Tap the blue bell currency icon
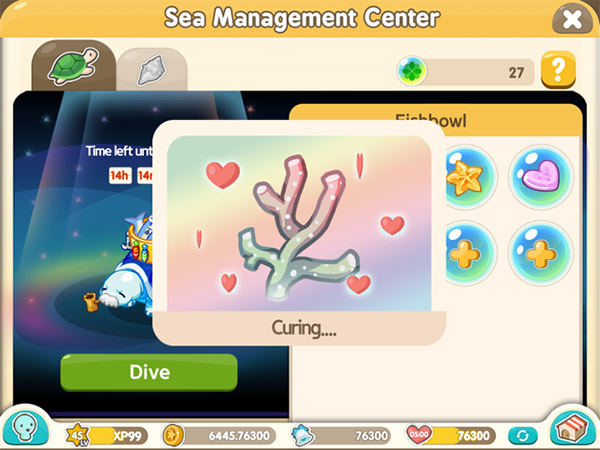The height and width of the screenshot is (450, 600). pos(303,435)
